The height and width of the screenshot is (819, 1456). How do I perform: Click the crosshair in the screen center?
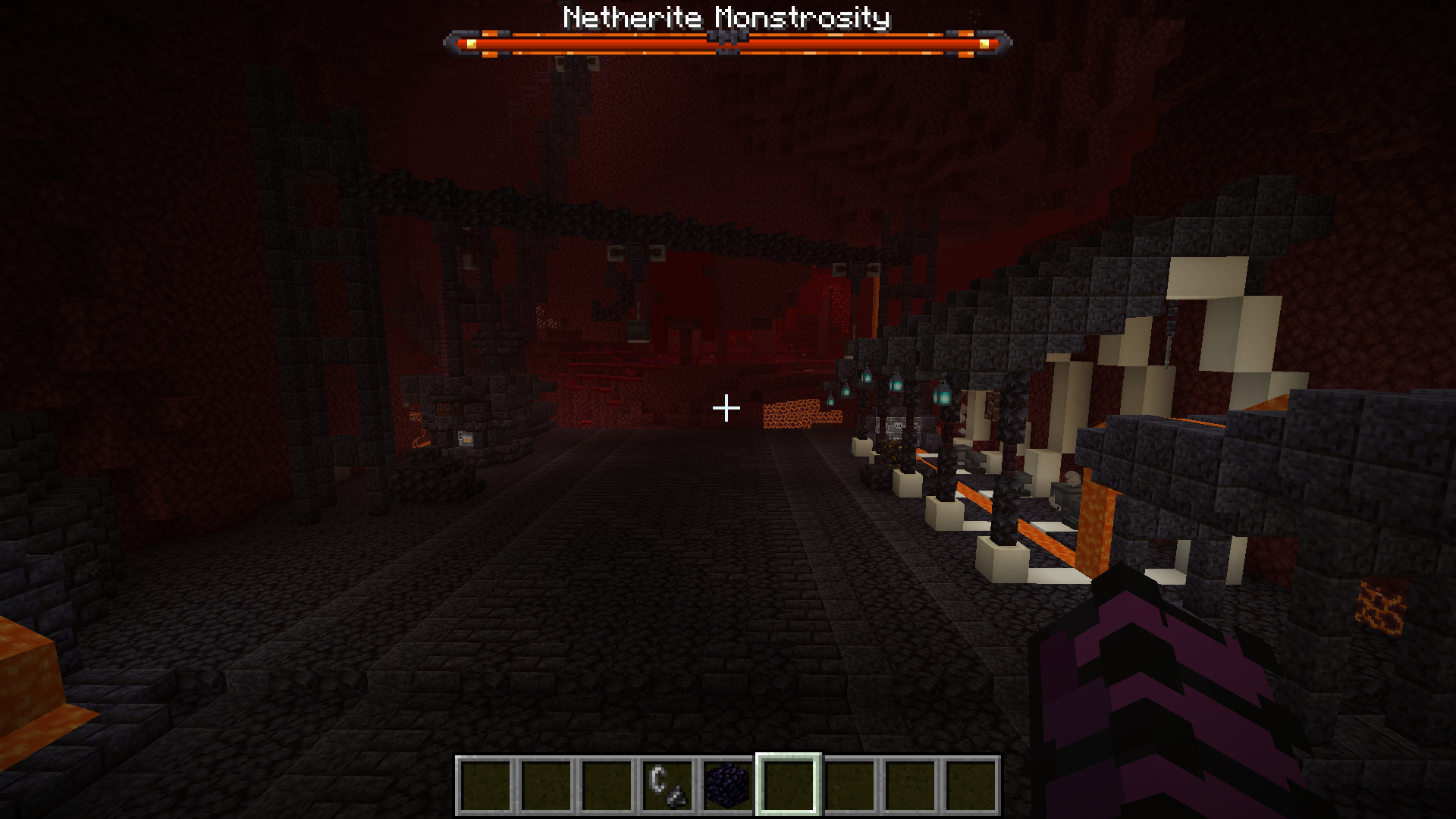pyautogui.click(x=728, y=408)
